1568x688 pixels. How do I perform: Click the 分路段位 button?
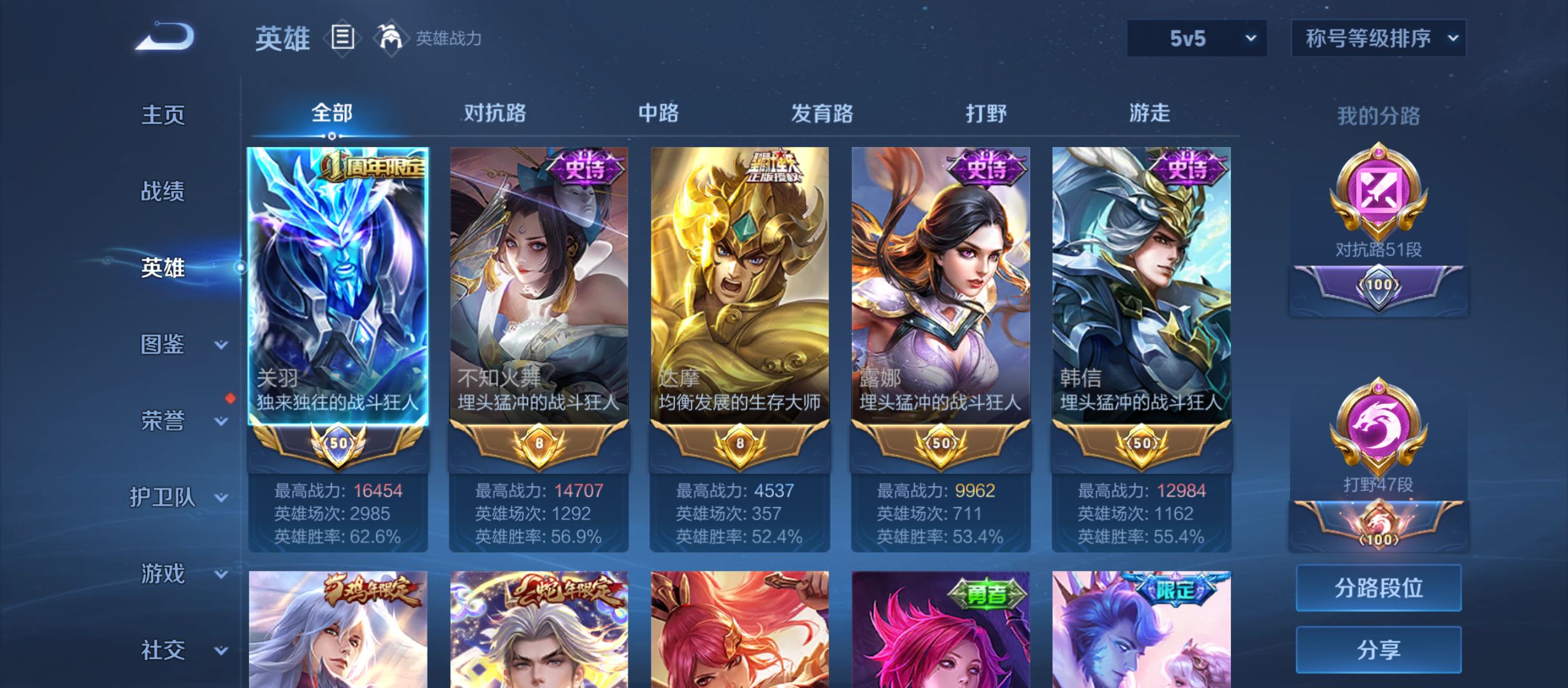(x=1378, y=587)
